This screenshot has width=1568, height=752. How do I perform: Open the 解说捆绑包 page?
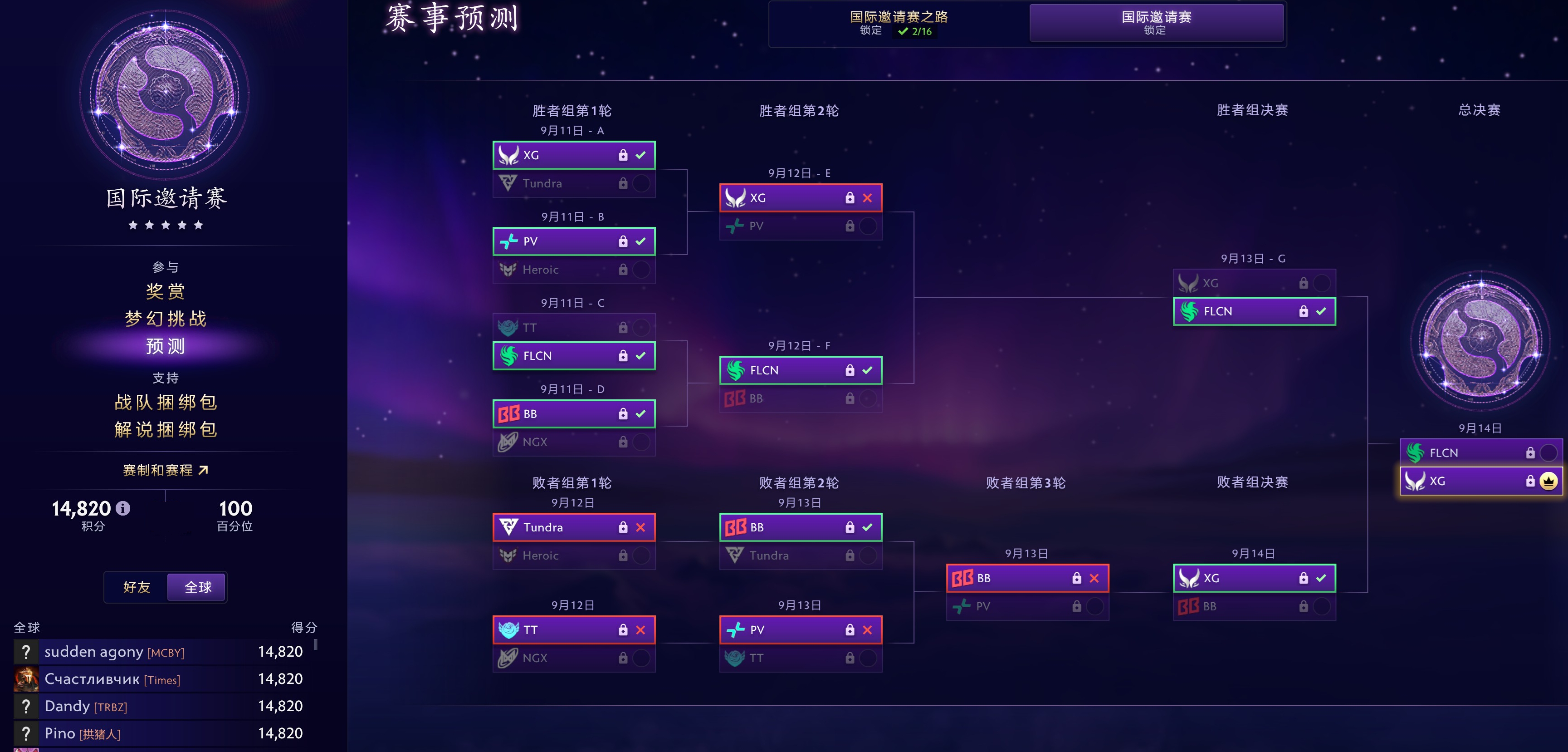pos(165,429)
